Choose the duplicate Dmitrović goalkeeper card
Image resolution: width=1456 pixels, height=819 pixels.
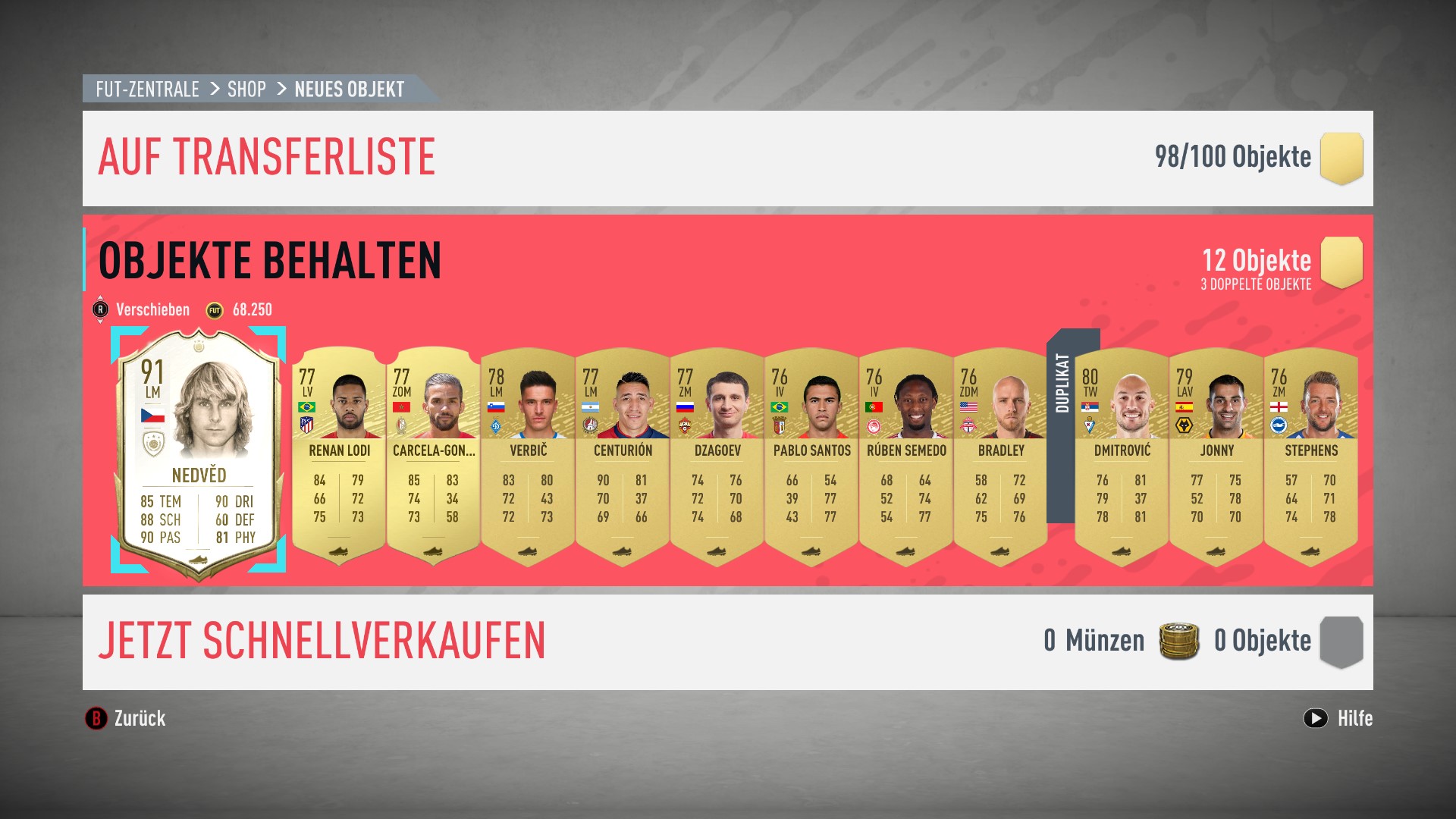[x=1122, y=455]
